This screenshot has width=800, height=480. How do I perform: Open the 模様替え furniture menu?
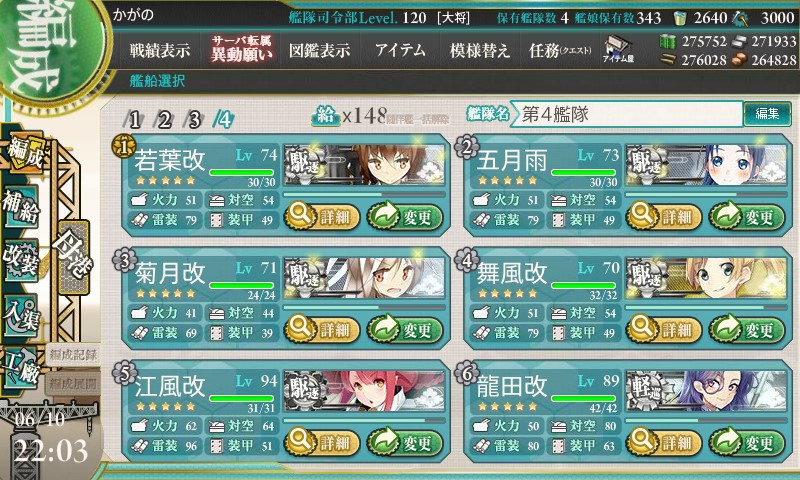click(480, 51)
